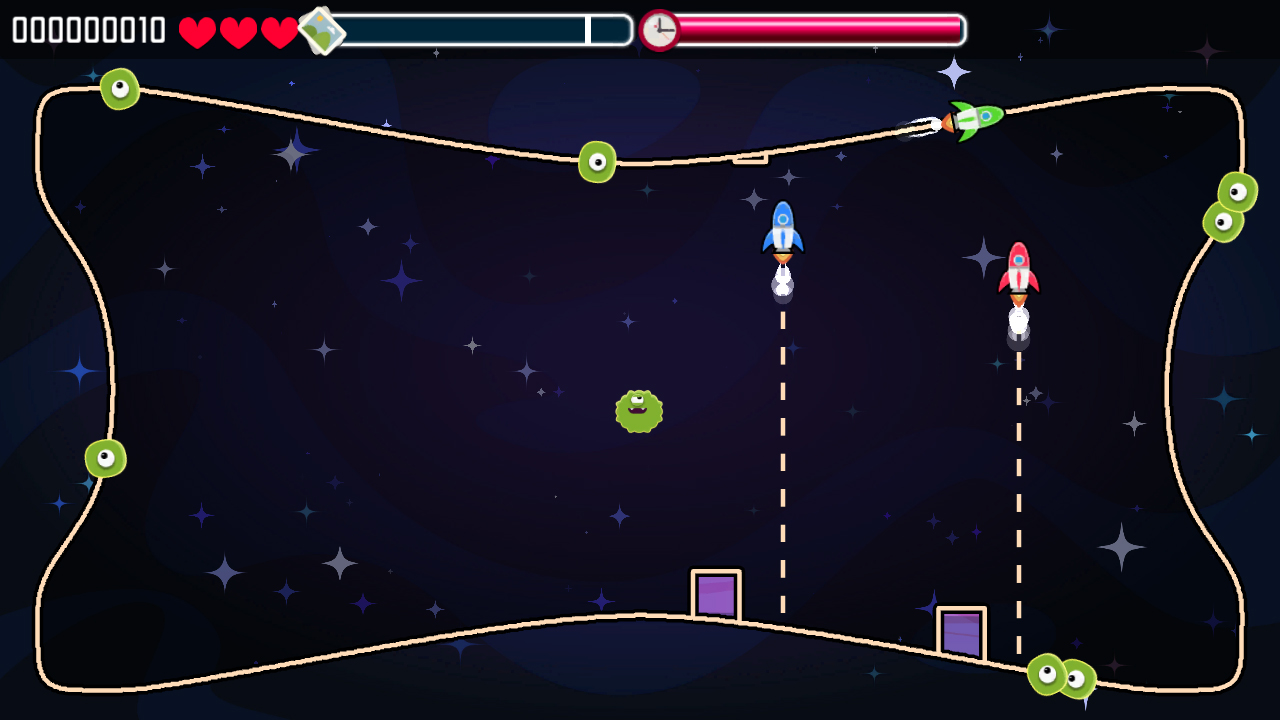Screen dimensions: 1280x720
Task: Select the alien sitting on the top-middle boundary
Action: click(596, 163)
